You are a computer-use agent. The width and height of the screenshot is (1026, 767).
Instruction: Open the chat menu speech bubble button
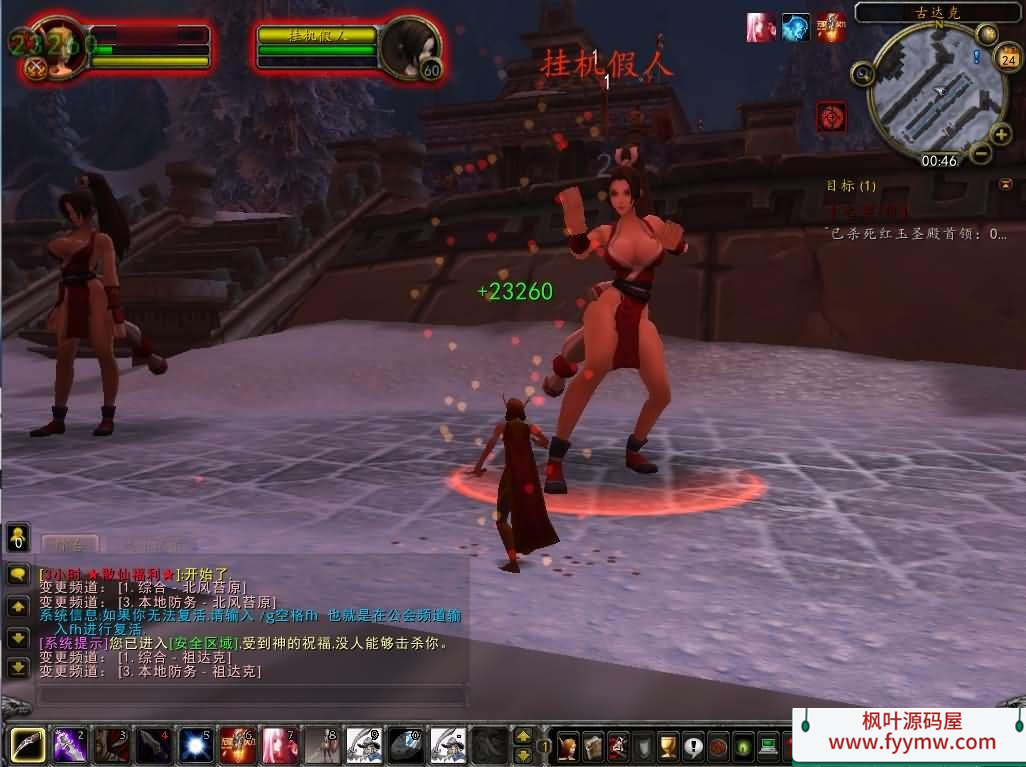pos(18,575)
